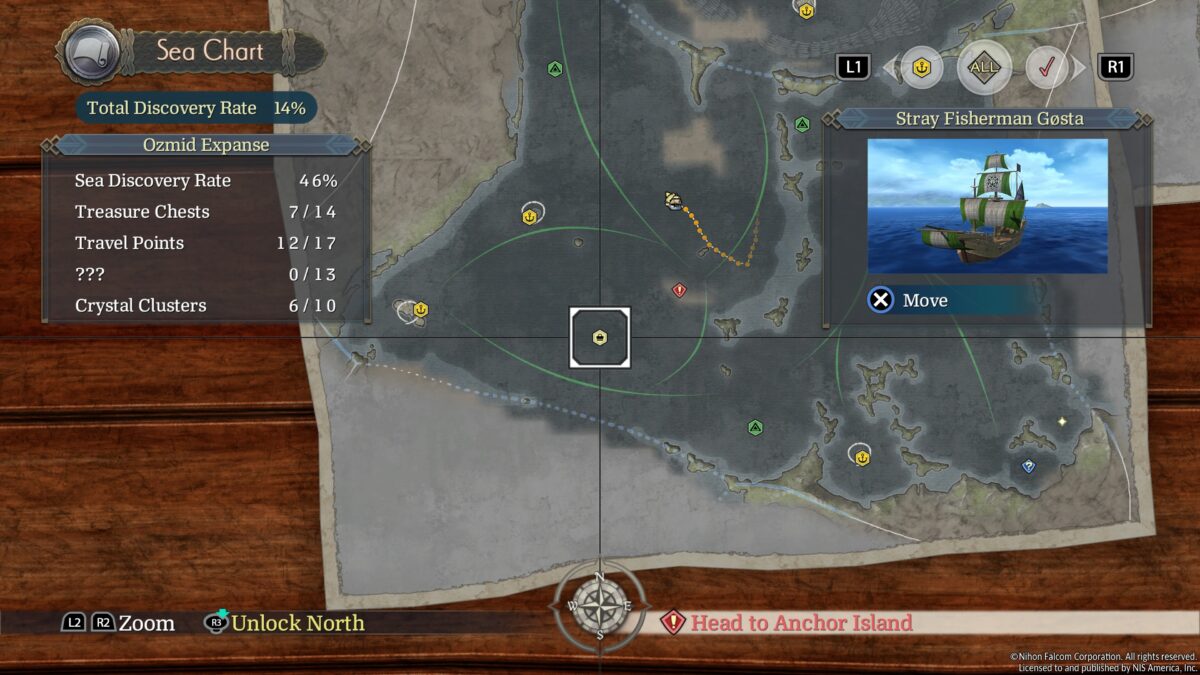This screenshot has height=675, width=1200.
Task: Click the left filter arrow
Action: pyautogui.click(x=889, y=68)
